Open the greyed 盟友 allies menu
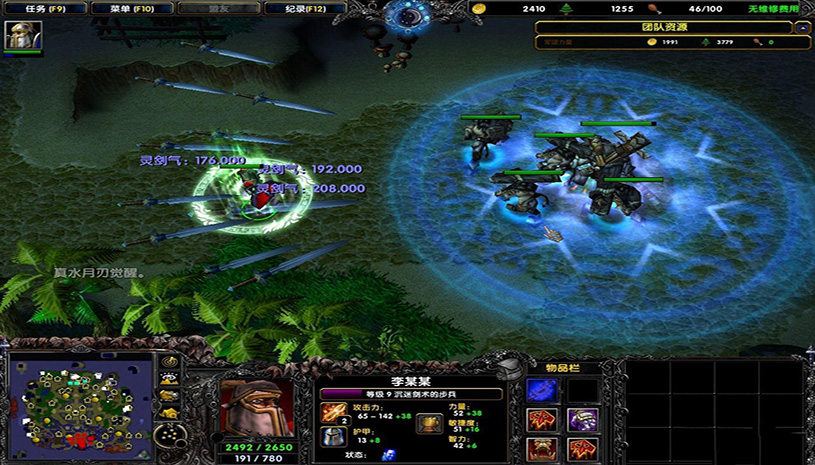815x465 pixels. coord(208,8)
